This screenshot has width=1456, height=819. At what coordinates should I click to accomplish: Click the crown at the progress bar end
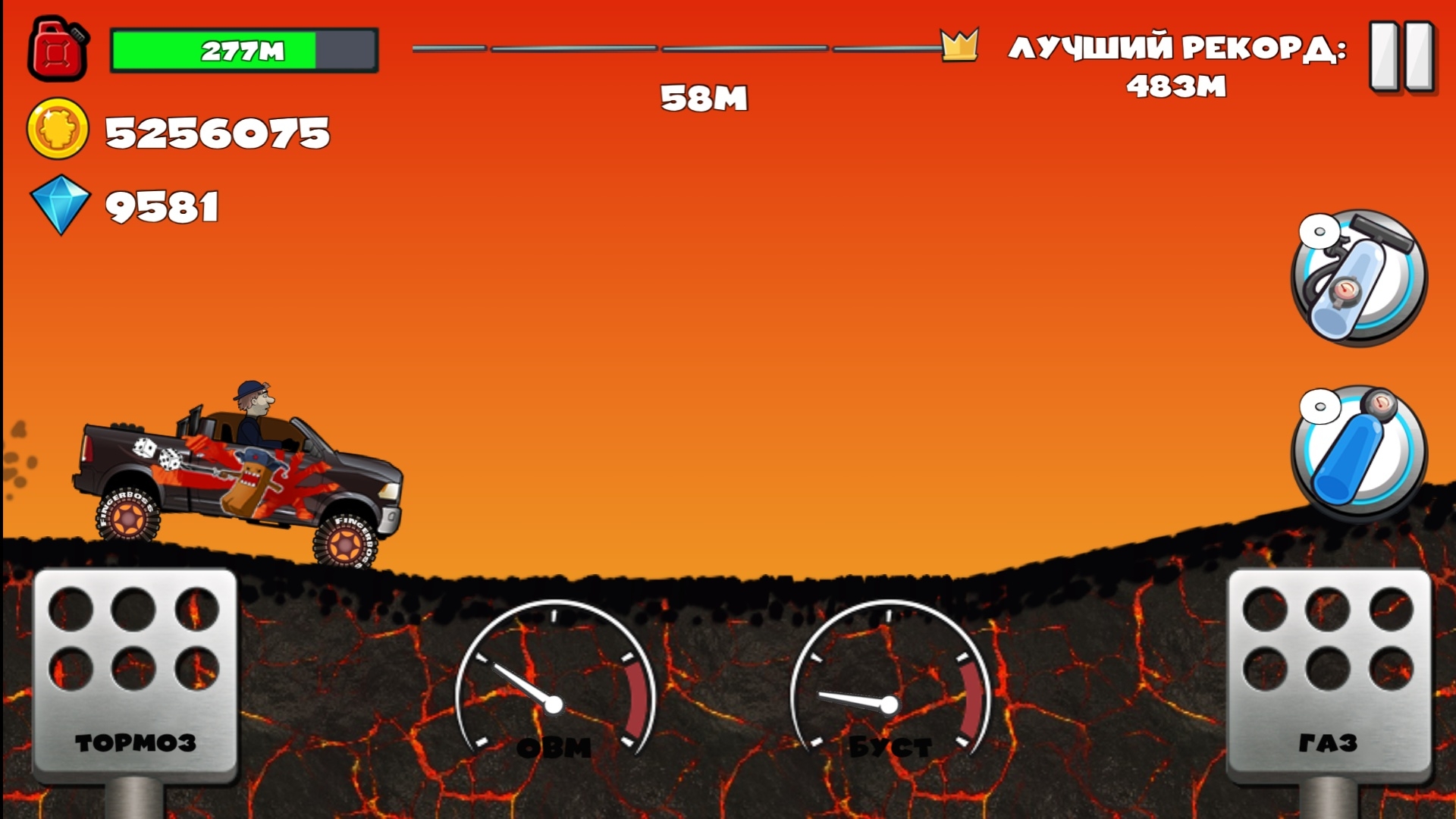[x=959, y=45]
